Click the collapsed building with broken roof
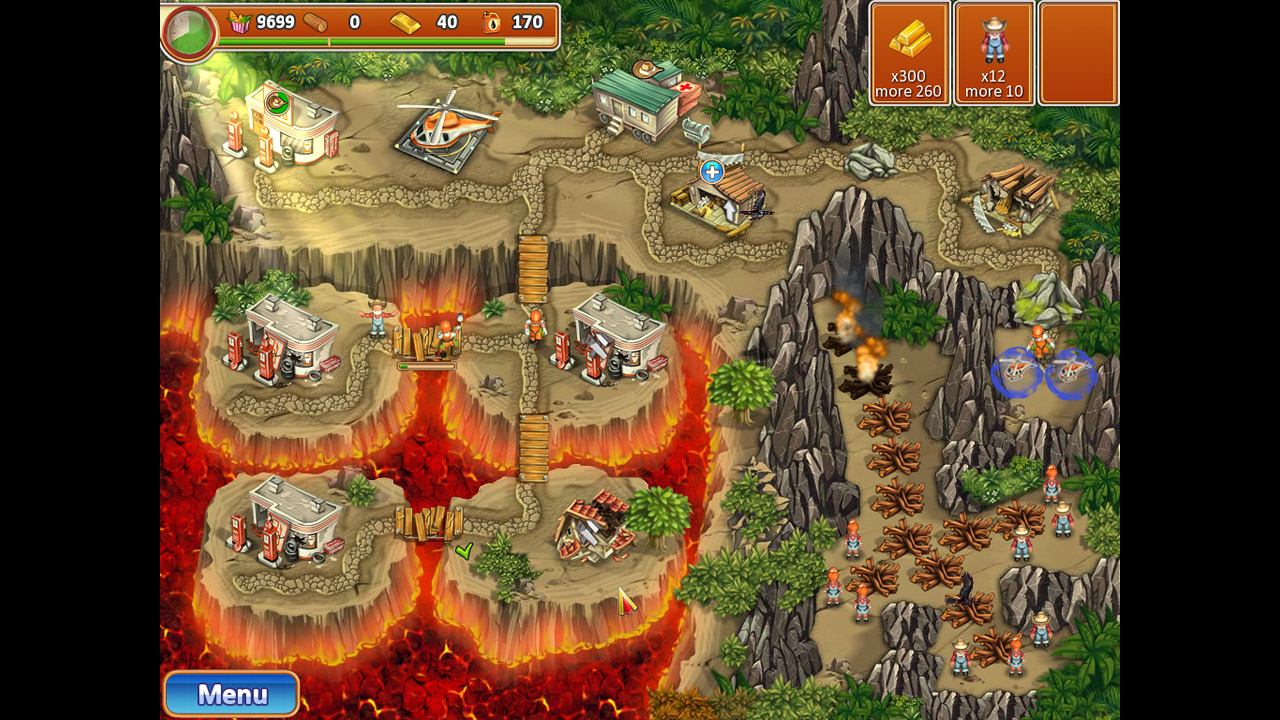Screen dimensions: 1280x720 coord(590,525)
